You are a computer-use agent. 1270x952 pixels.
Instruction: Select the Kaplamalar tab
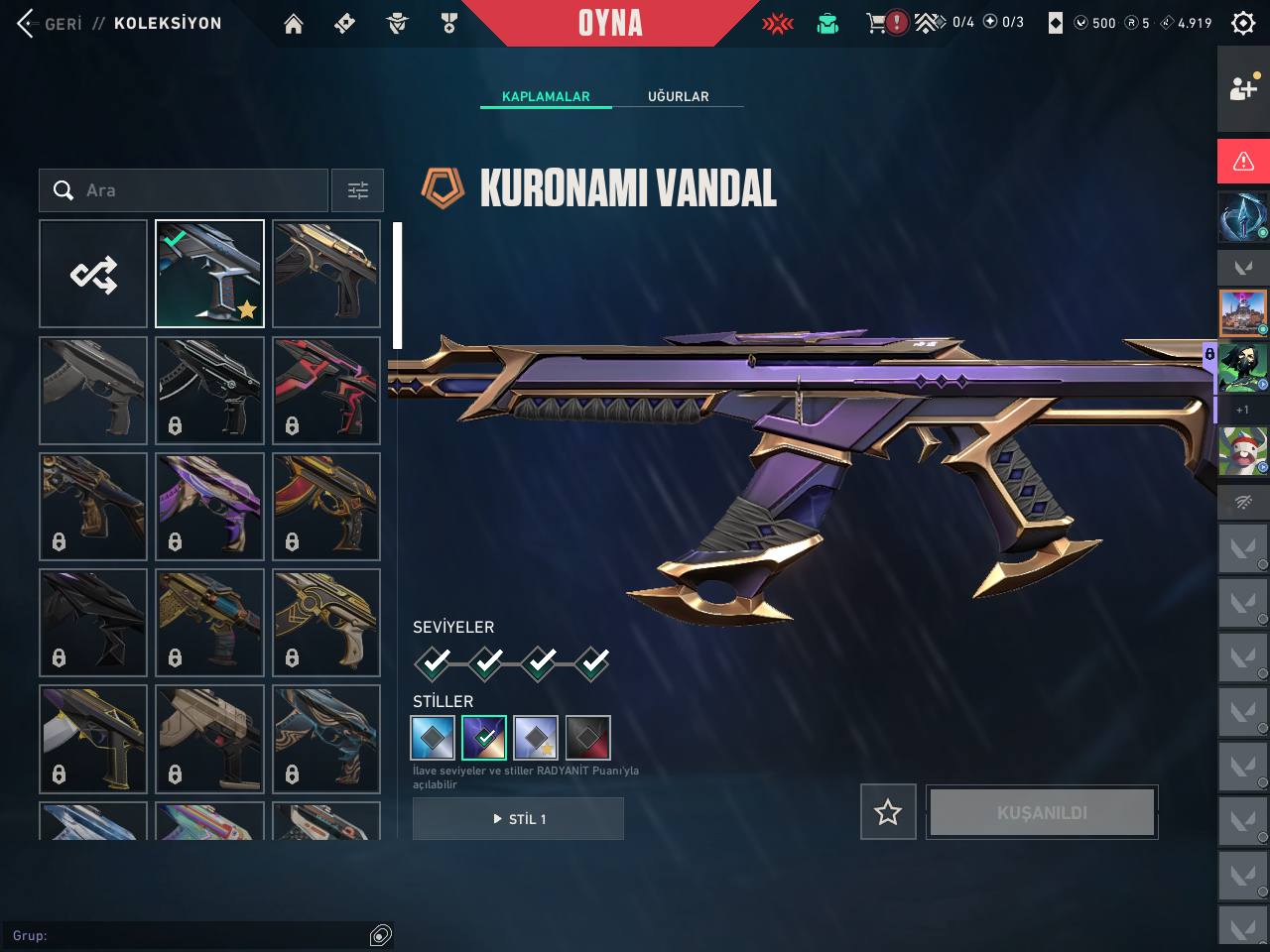point(546,96)
